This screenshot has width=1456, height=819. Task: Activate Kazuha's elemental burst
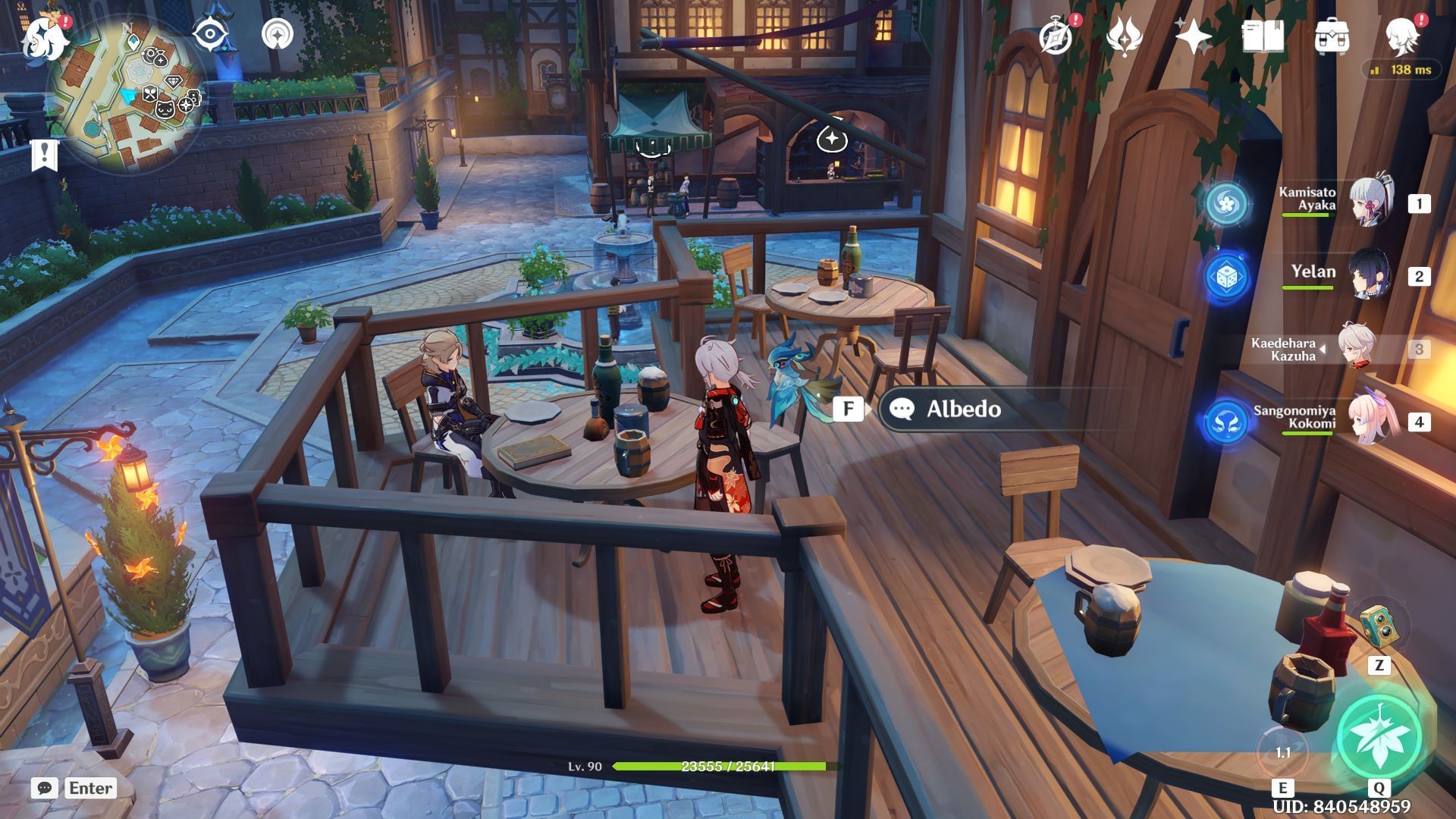coord(1378,736)
